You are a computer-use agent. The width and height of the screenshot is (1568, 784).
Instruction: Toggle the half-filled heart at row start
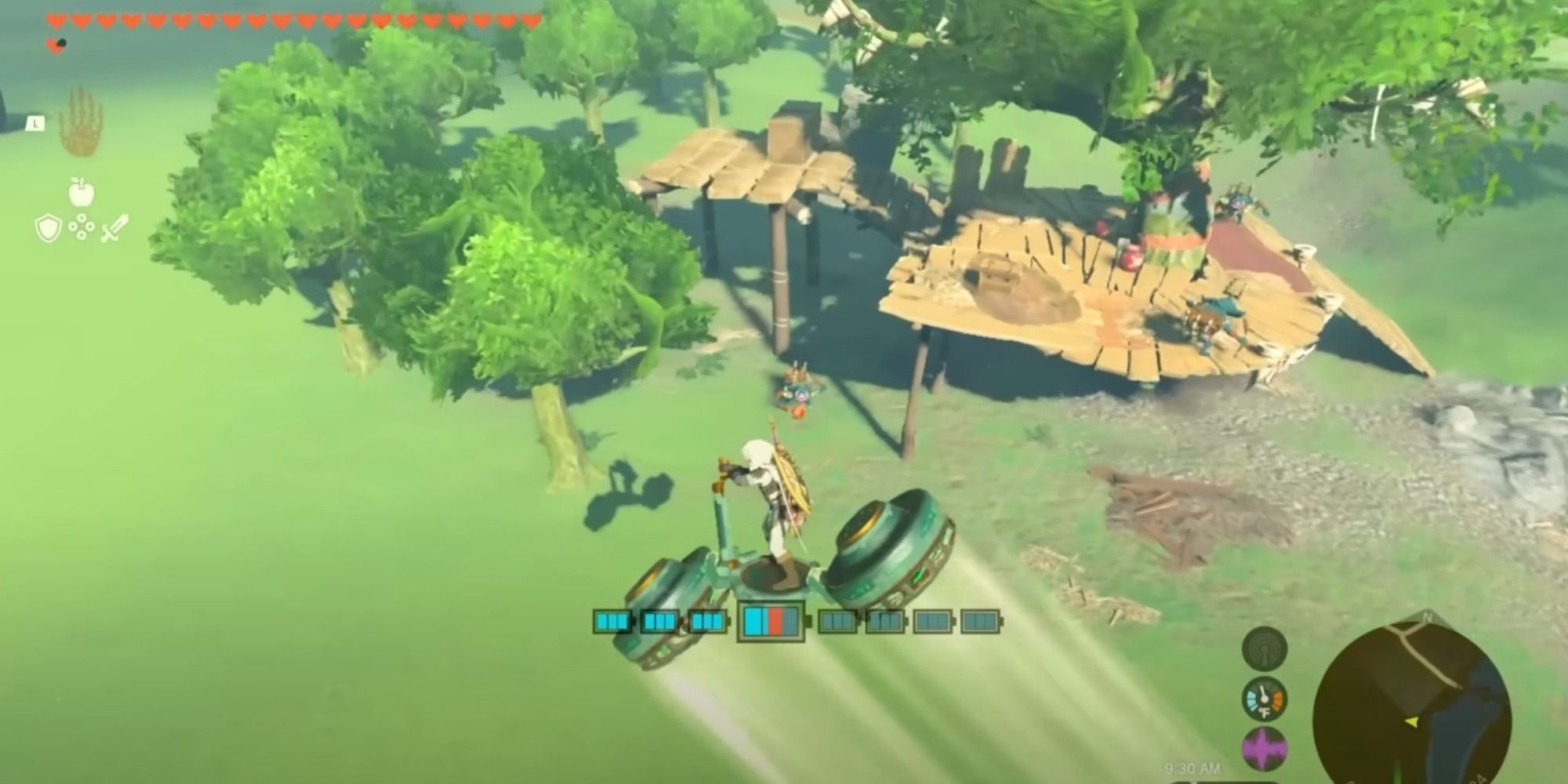(56, 45)
